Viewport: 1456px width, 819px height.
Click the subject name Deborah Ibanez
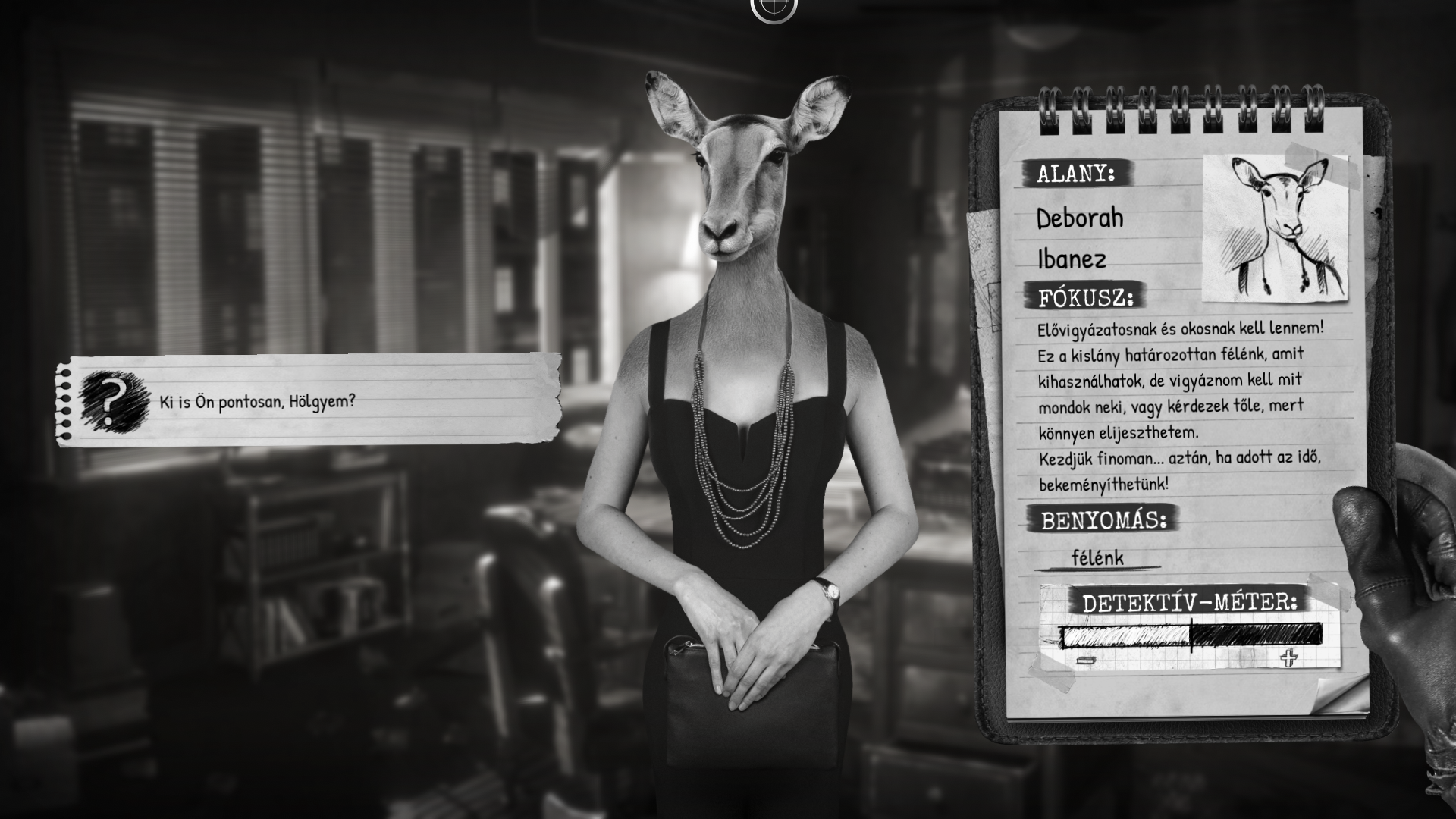tap(1077, 239)
